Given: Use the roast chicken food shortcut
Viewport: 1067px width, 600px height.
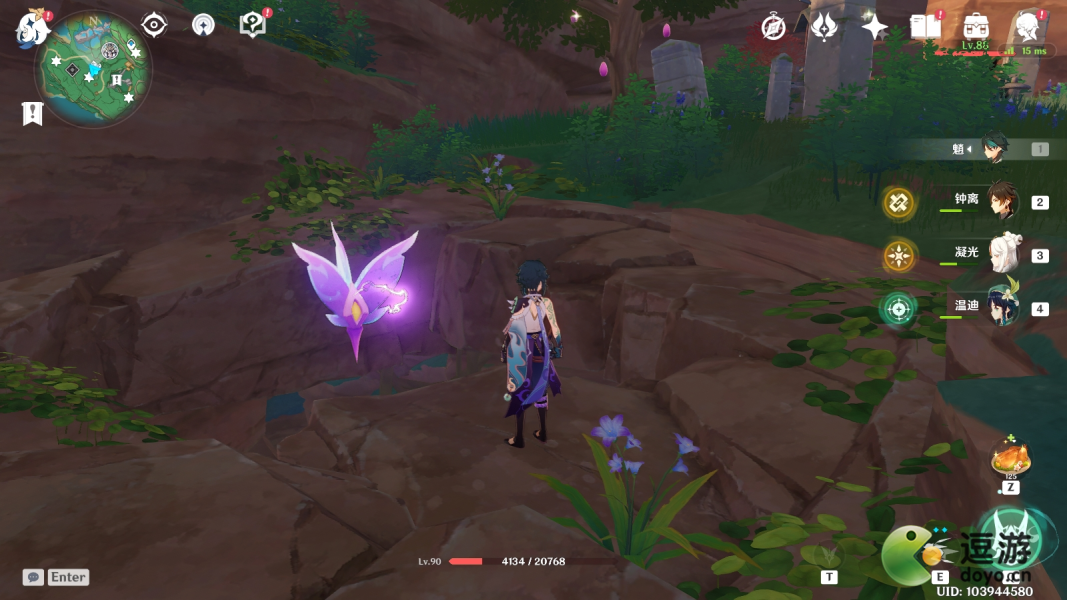Looking at the screenshot, I should pyautogui.click(x=1010, y=460).
